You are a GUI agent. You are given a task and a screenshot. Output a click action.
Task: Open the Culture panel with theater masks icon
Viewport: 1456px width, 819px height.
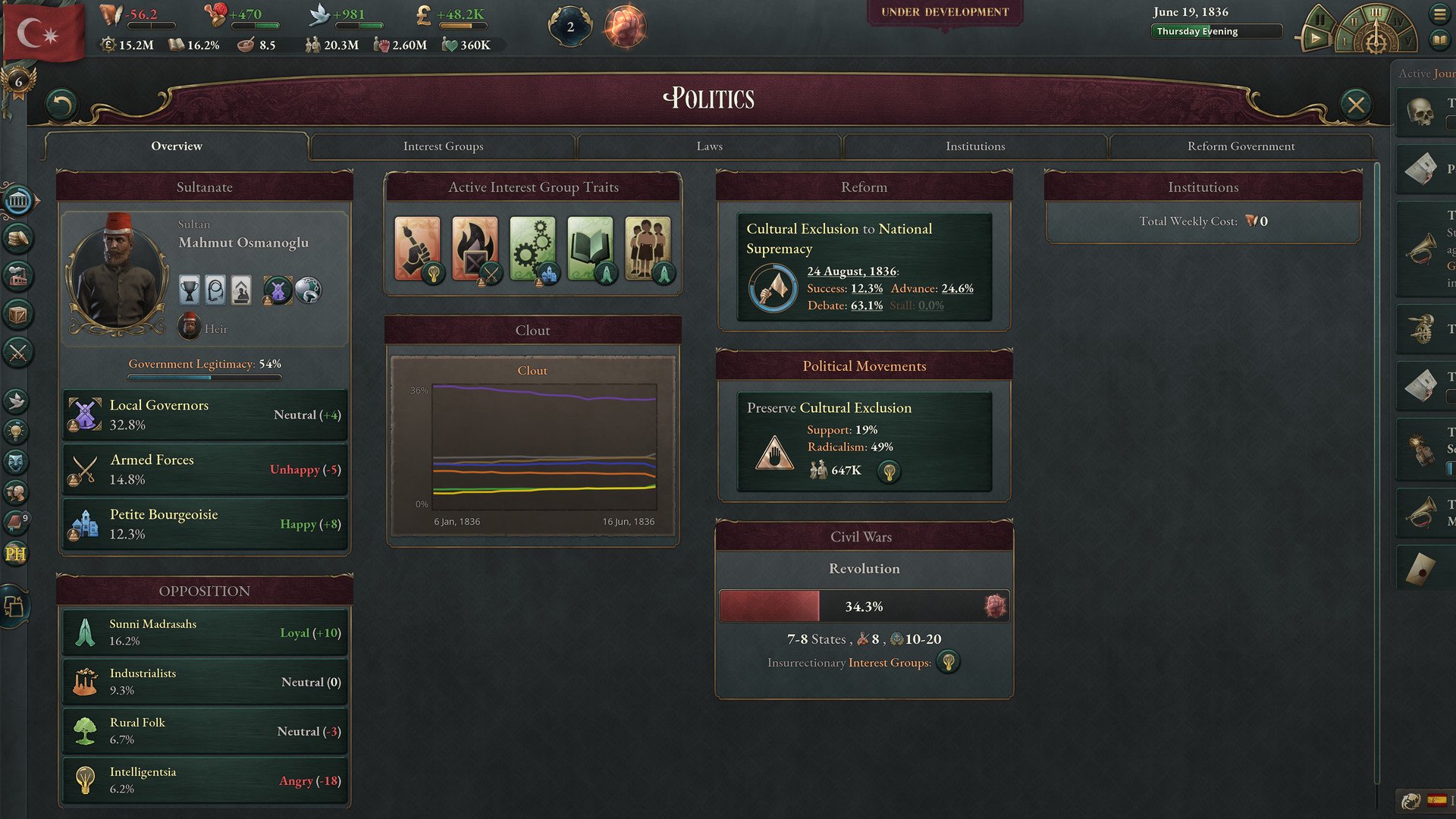(17, 461)
